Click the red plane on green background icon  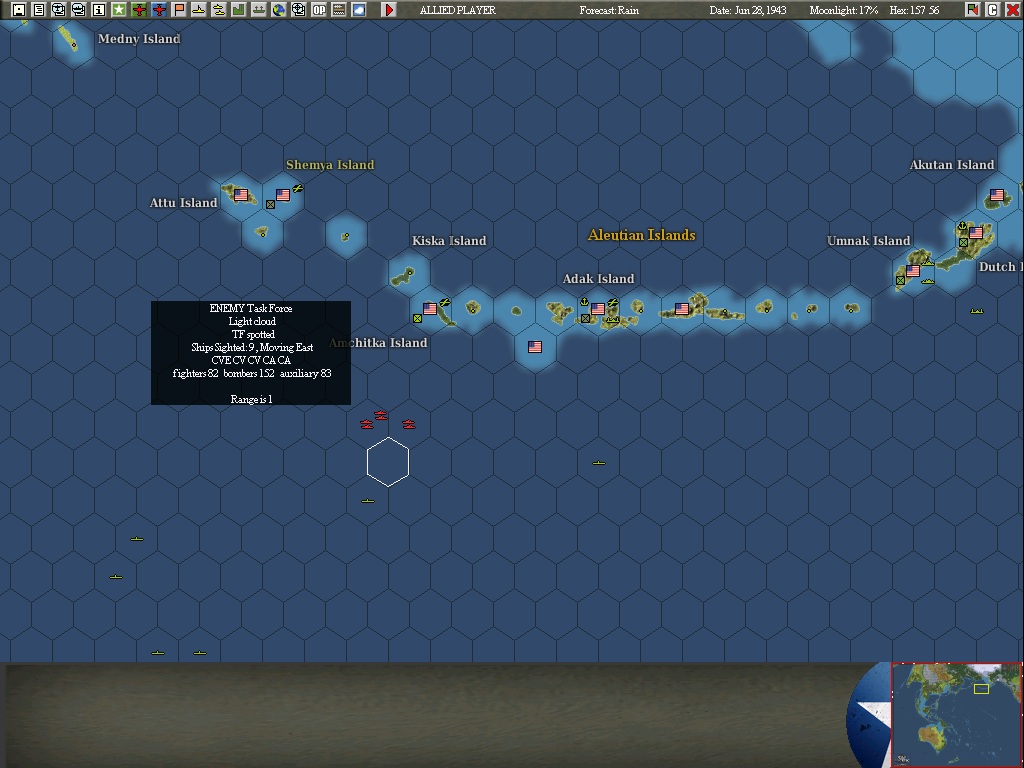(139, 10)
